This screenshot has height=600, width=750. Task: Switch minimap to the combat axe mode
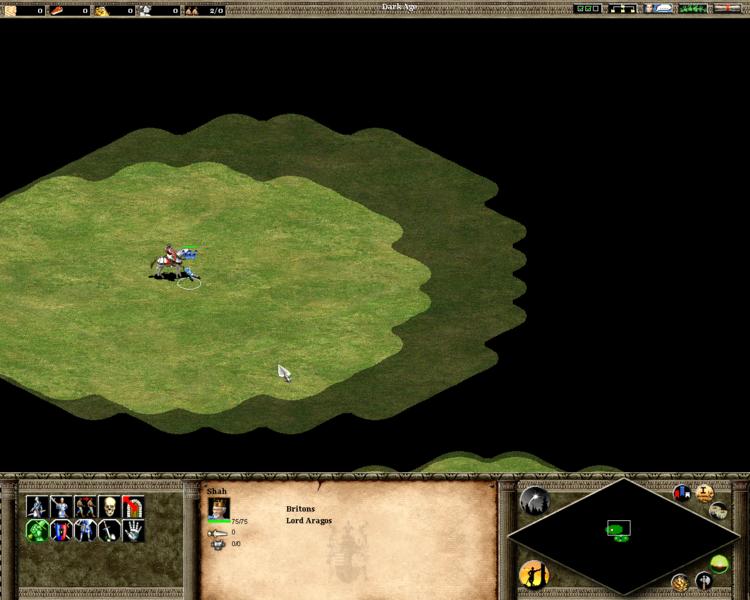703,581
